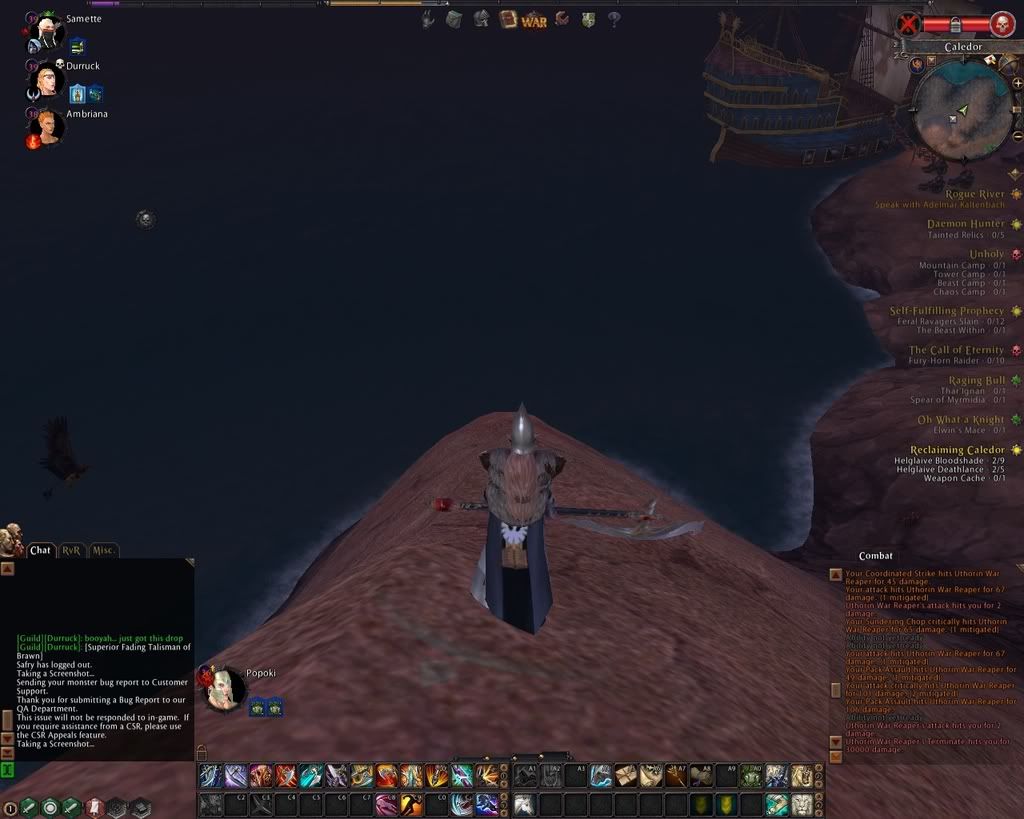This screenshot has width=1024, height=819.
Task: Click Ambriana's party portrait
Action: pyautogui.click(x=50, y=127)
